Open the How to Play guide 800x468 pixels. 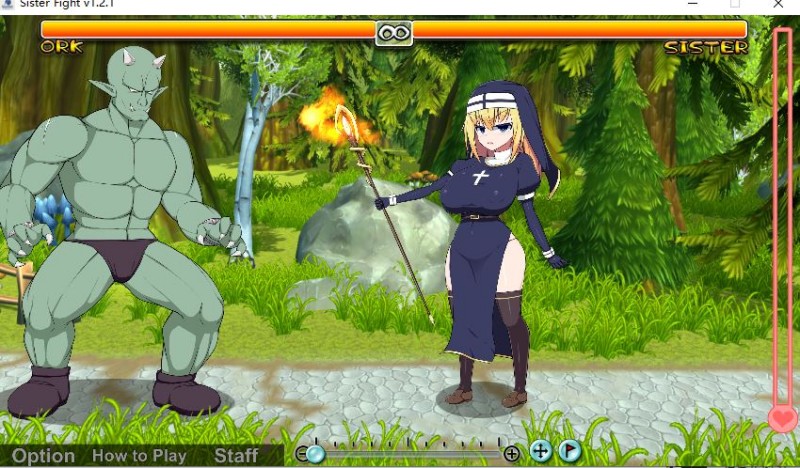tap(139, 456)
